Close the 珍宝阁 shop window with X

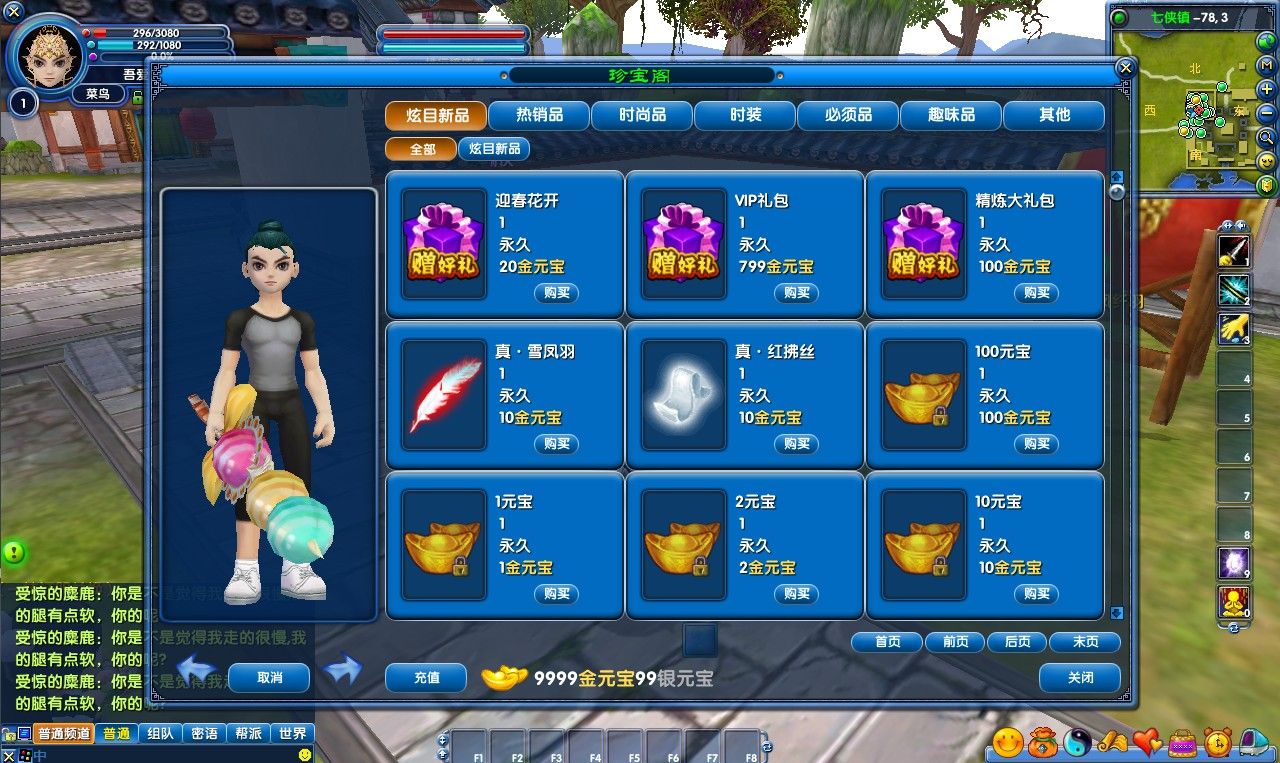(1125, 68)
